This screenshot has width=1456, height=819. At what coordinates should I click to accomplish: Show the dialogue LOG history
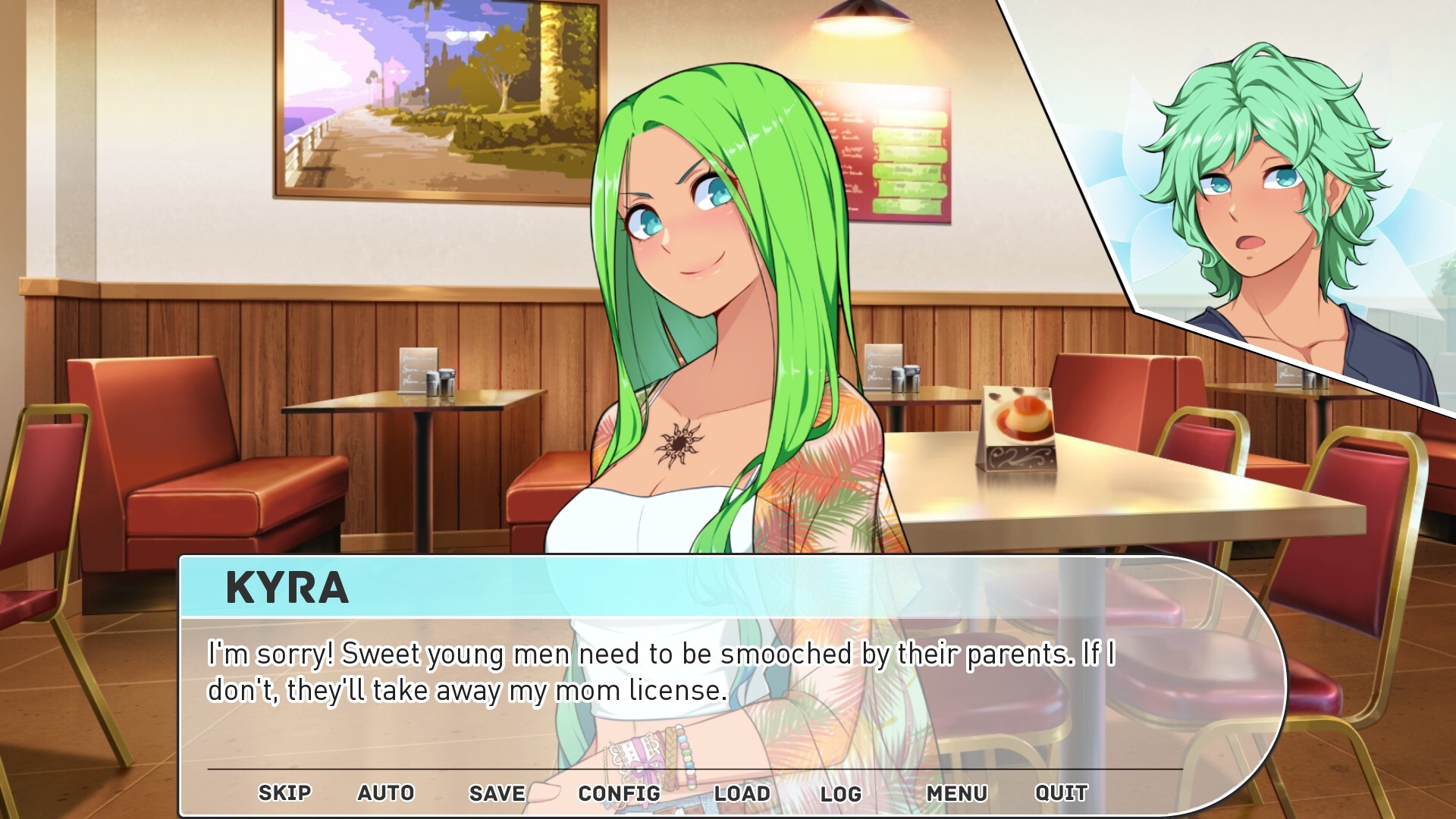tap(840, 793)
